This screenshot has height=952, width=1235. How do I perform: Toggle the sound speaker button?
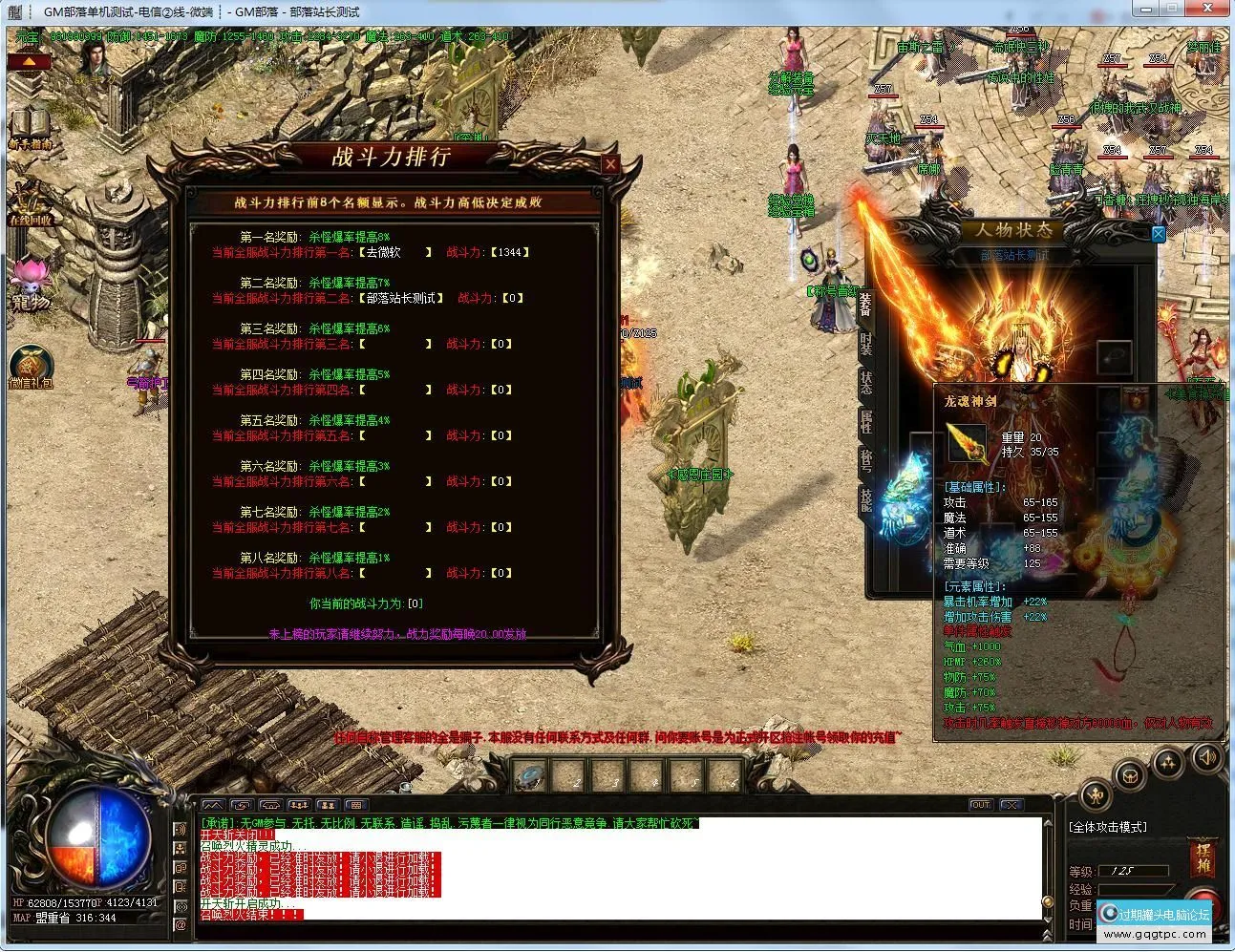point(1207,757)
